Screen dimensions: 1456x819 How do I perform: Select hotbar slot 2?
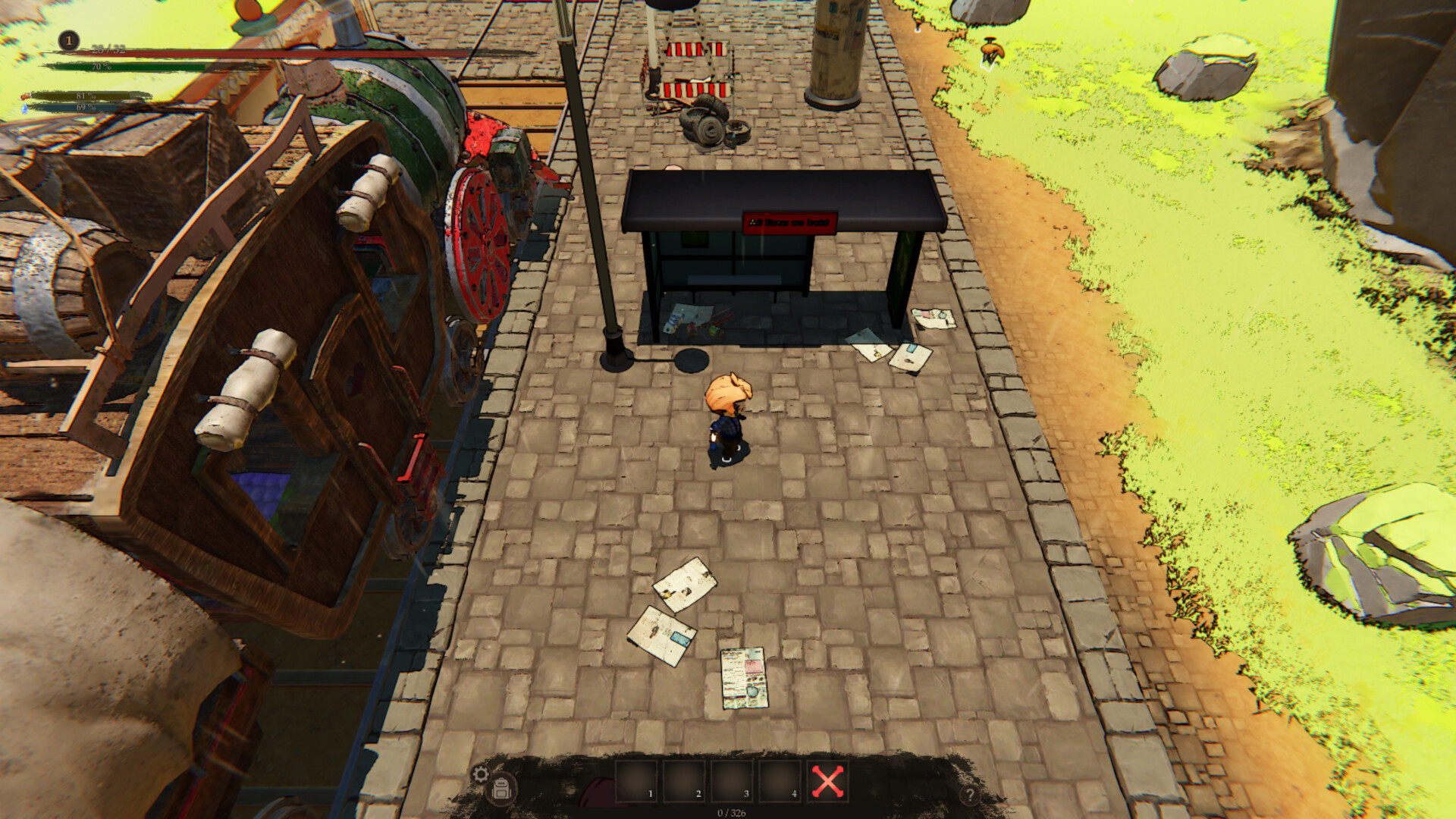click(x=684, y=782)
